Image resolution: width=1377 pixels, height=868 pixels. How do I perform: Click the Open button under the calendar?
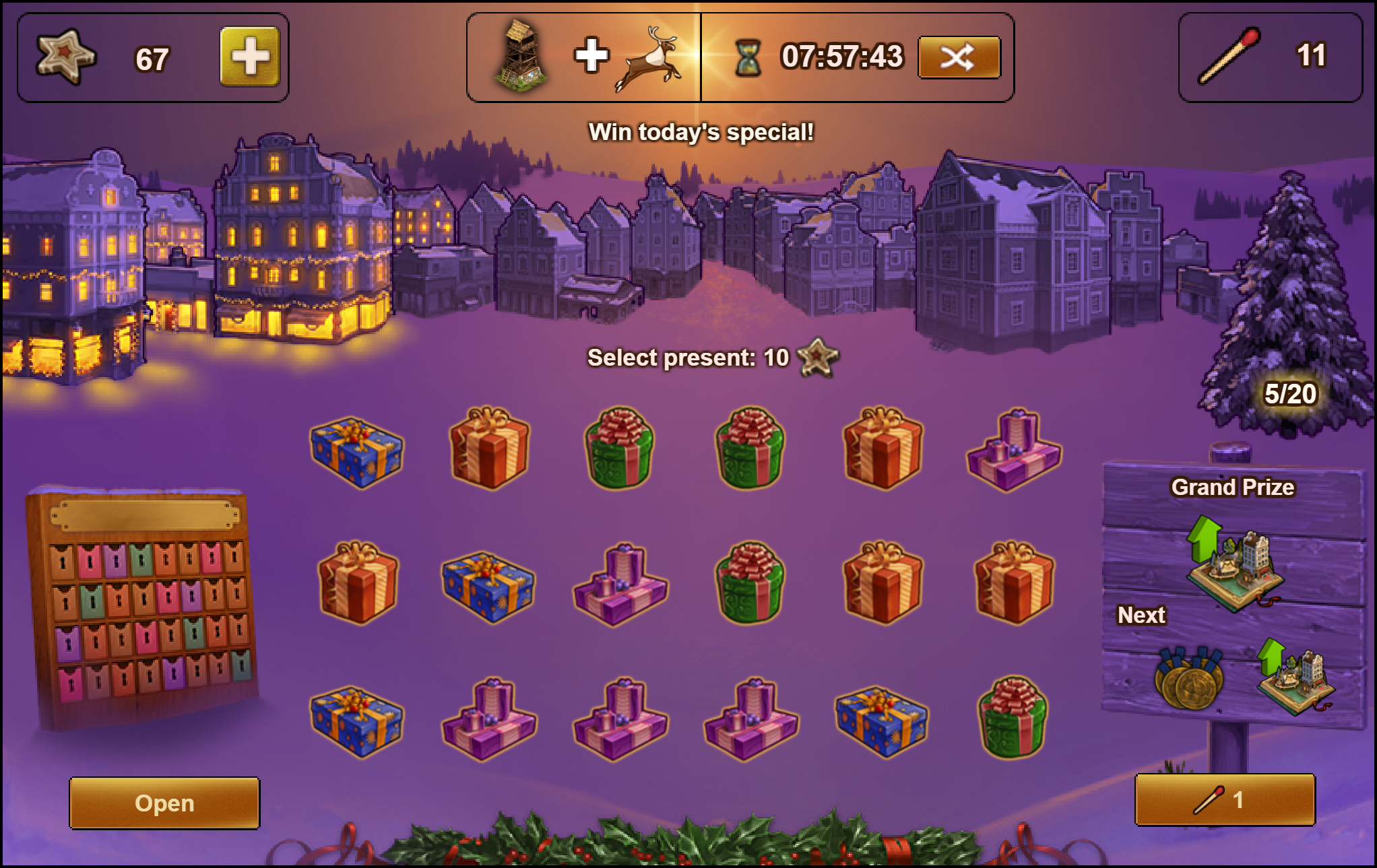pos(164,803)
